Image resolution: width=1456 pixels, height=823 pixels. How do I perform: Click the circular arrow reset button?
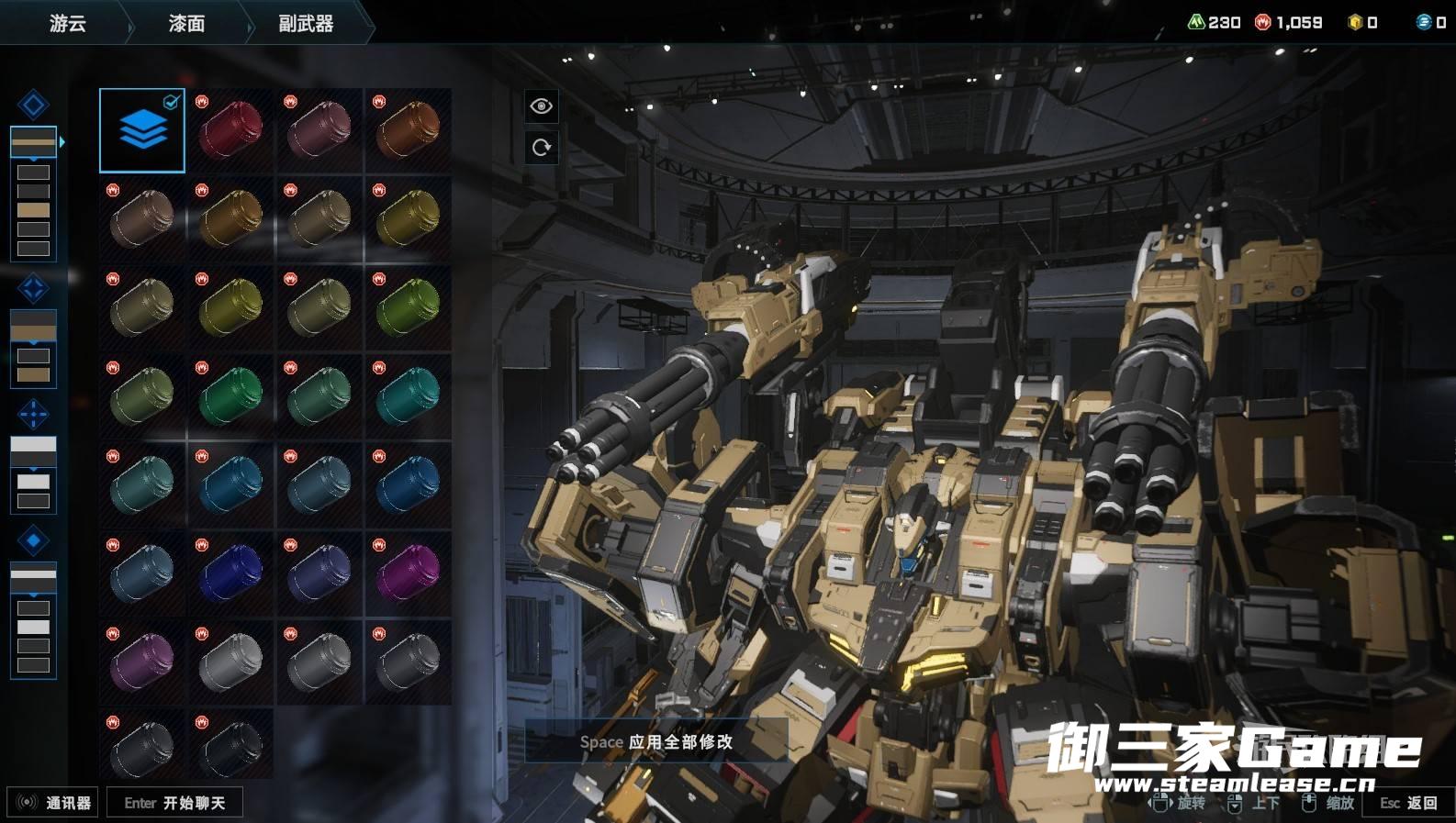(541, 147)
